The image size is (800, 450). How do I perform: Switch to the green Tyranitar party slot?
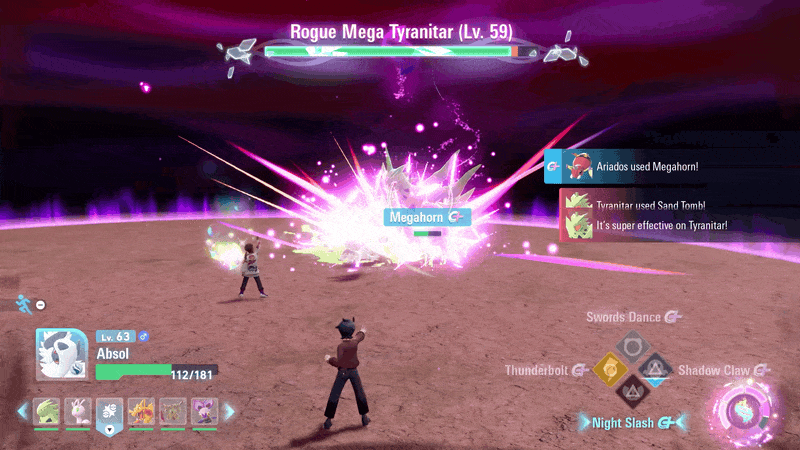click(x=47, y=411)
